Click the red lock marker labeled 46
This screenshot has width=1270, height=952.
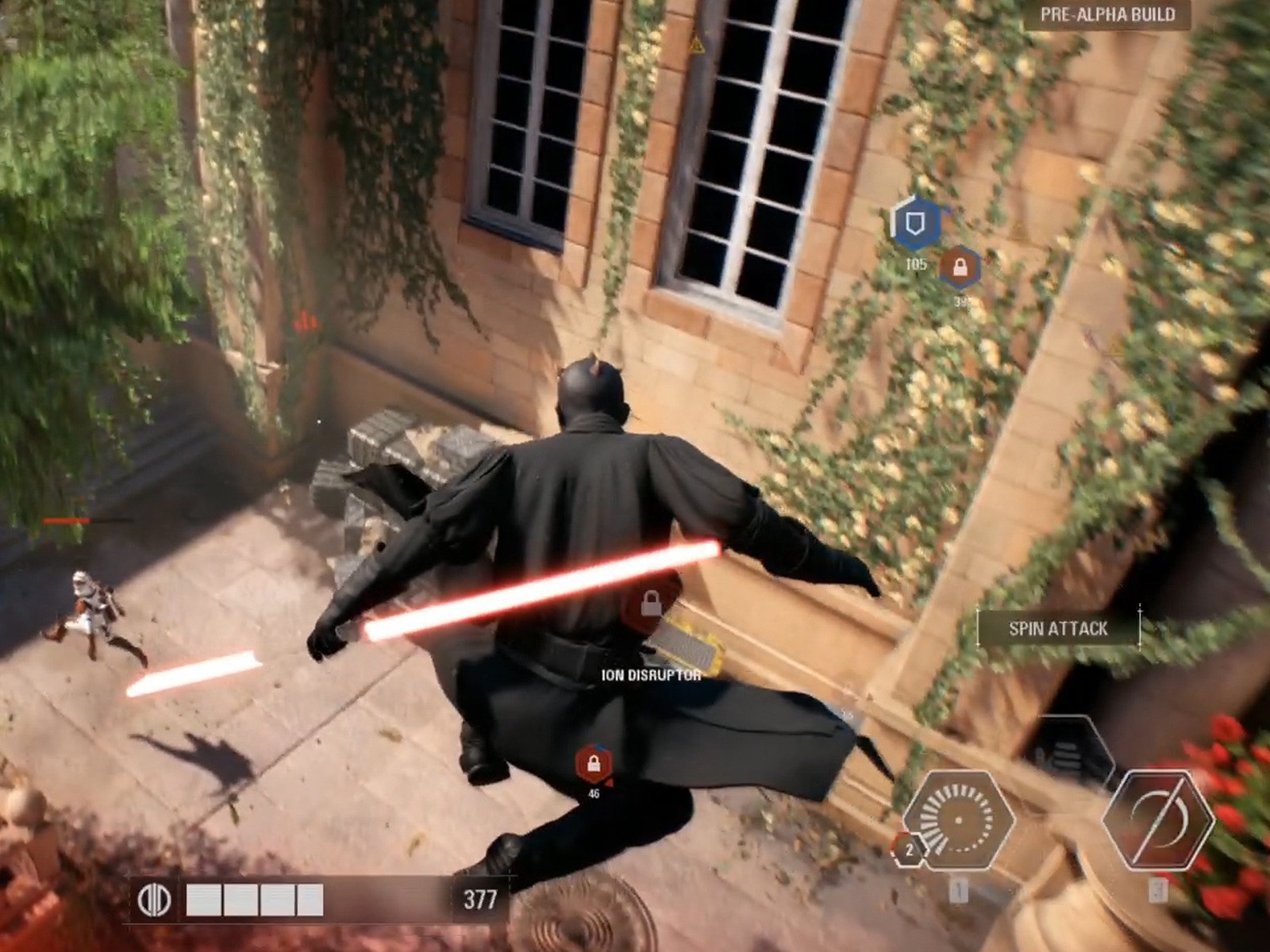592,764
